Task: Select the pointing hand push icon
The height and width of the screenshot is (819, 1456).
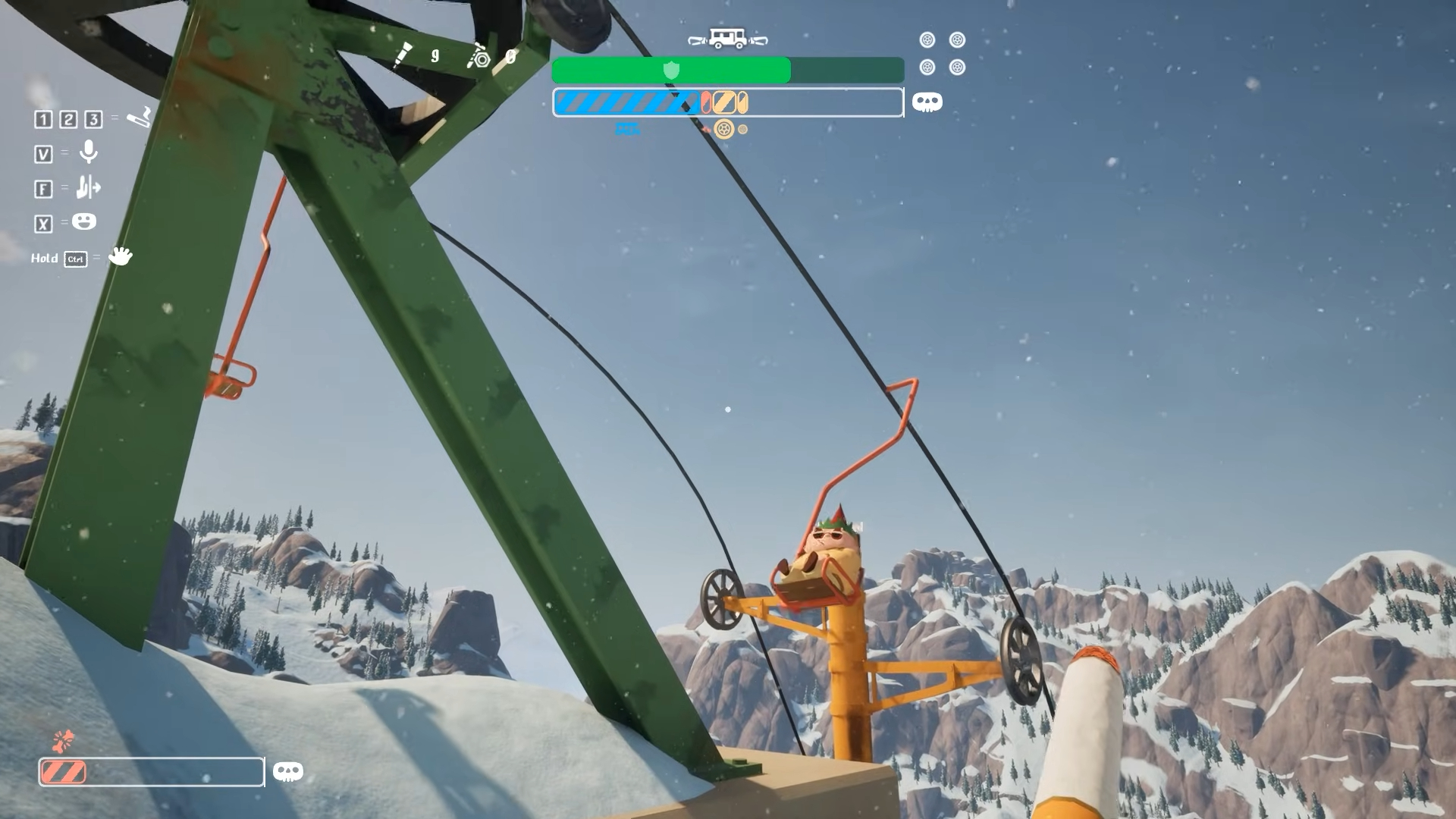Action: pos(89,187)
